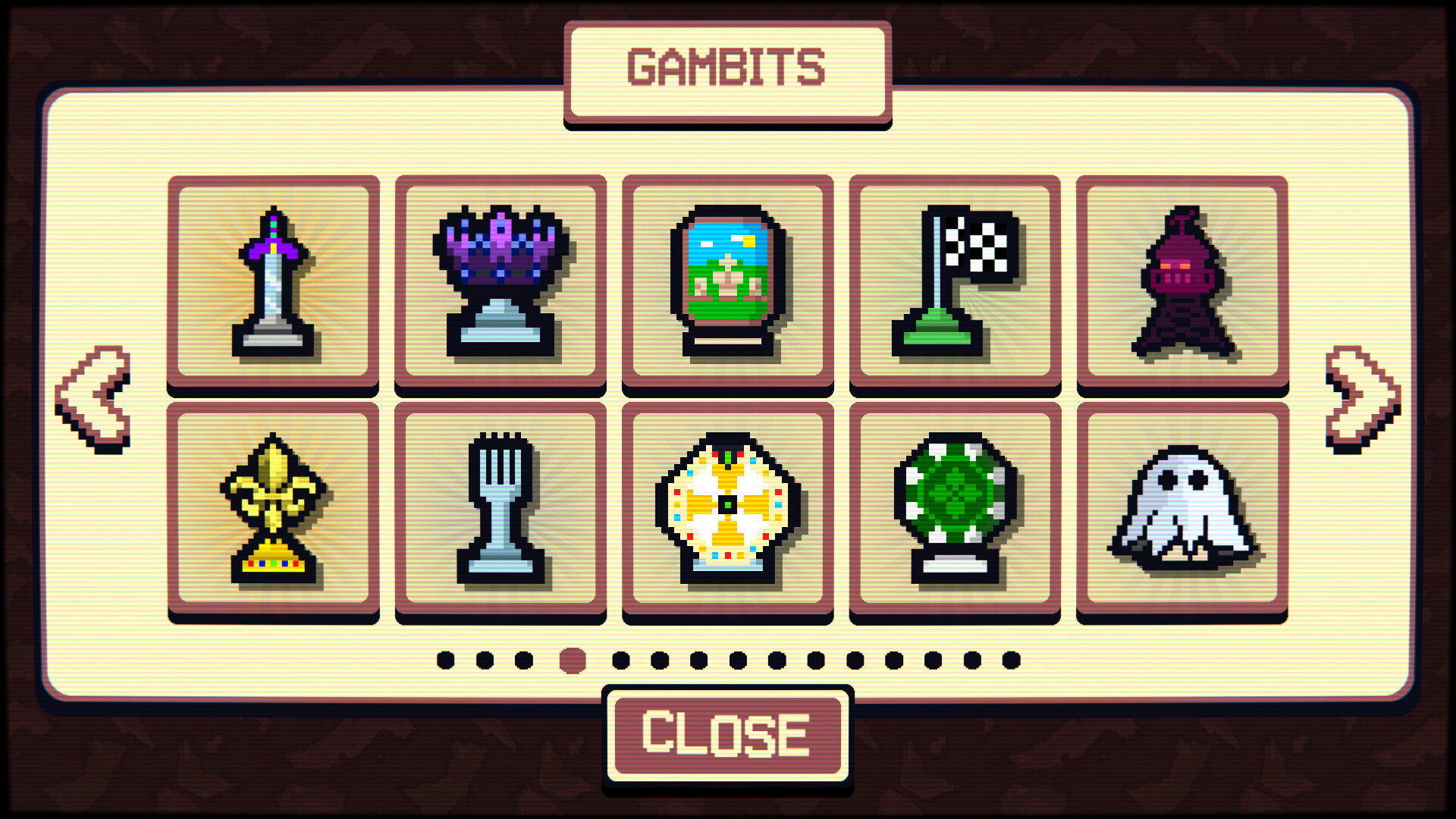1456x819 pixels.
Task: Select the checkered flag gambit
Action: (955, 281)
